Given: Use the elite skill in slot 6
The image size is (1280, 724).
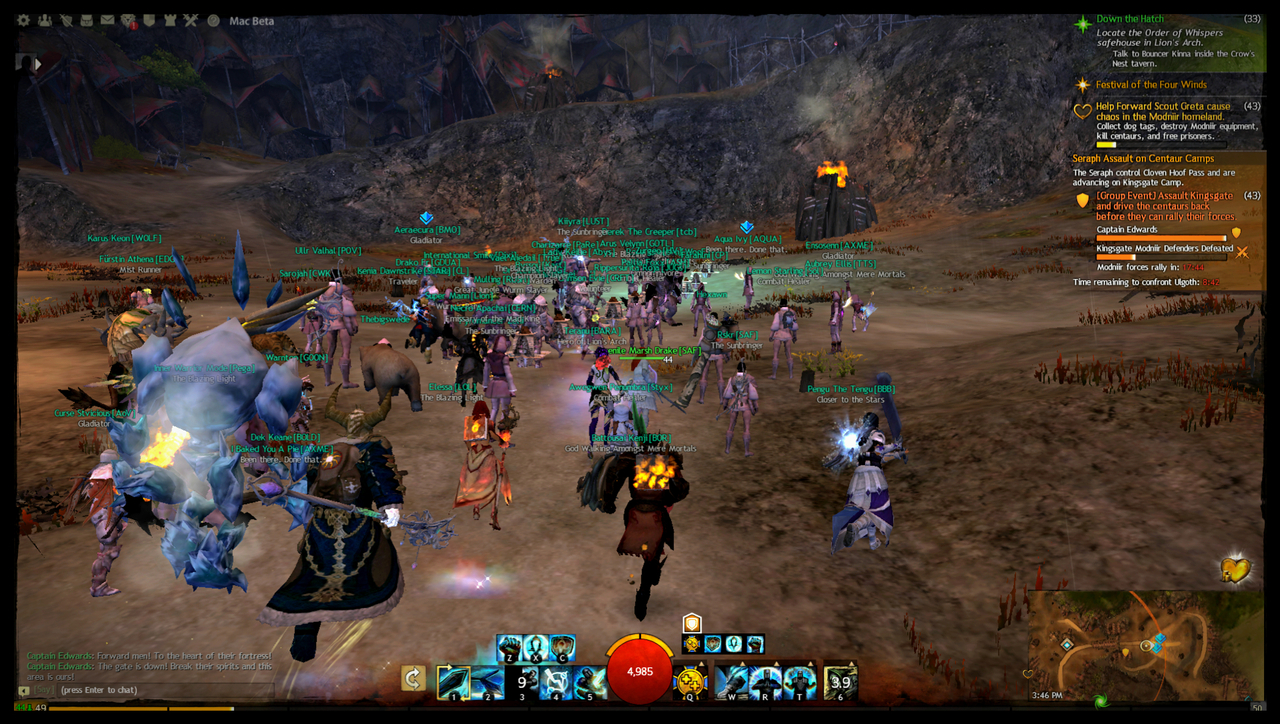Looking at the screenshot, I should coord(840,682).
